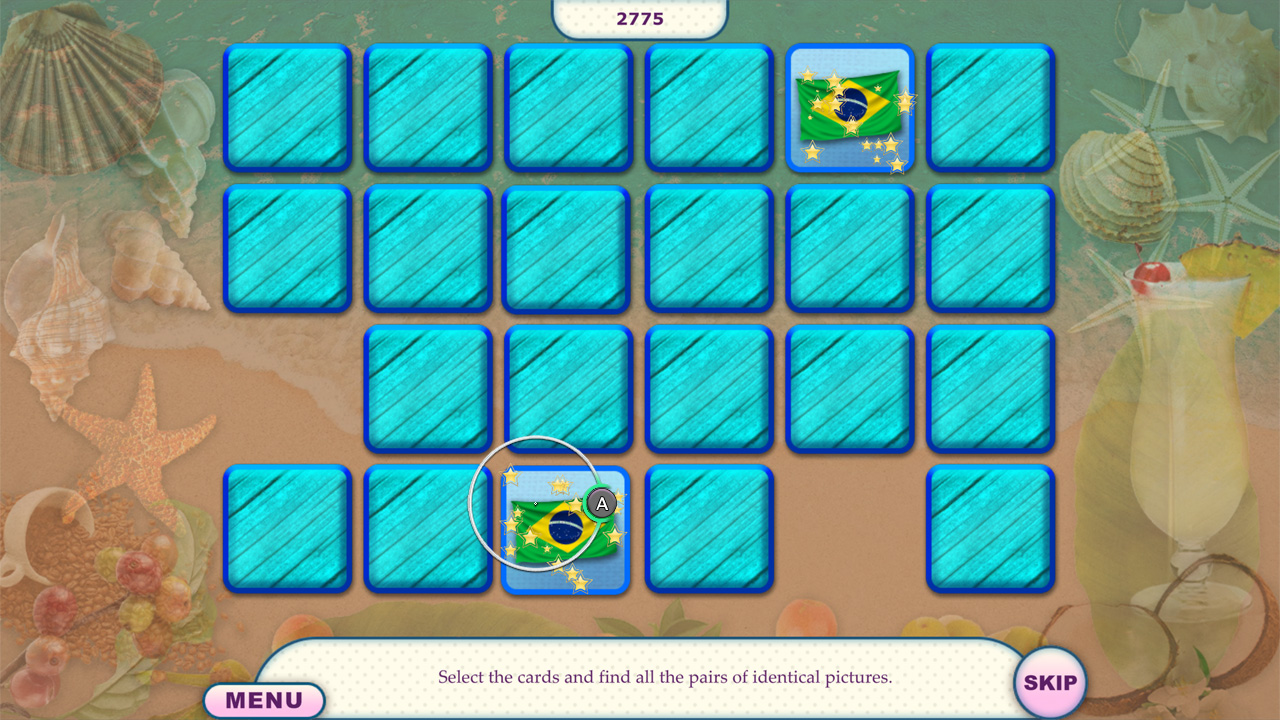
Task: Click the score display showing 2775
Action: tap(640, 17)
